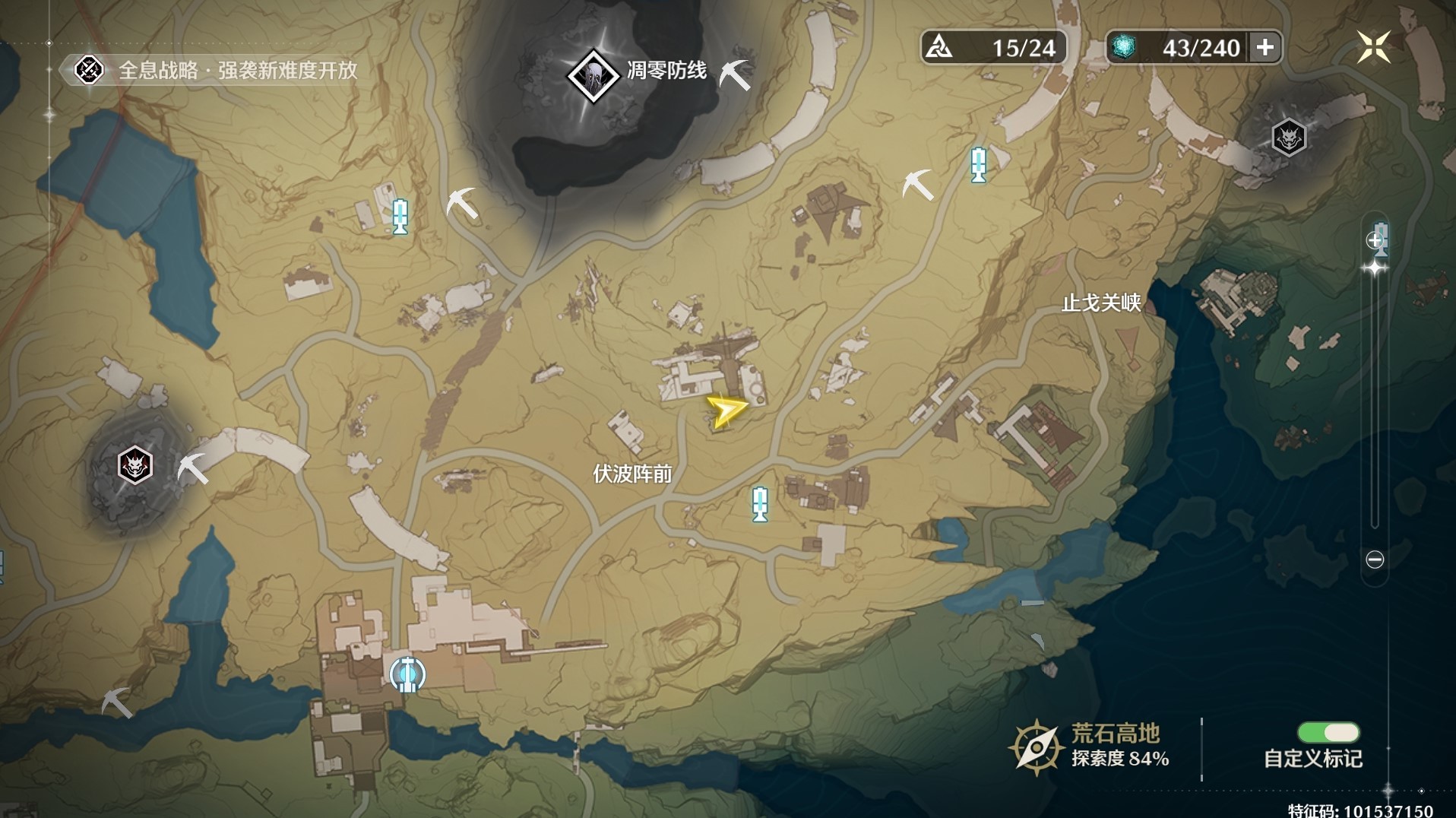This screenshot has width=1456, height=818.
Task: Open the 15/24 triangle counter
Action: [x=993, y=48]
